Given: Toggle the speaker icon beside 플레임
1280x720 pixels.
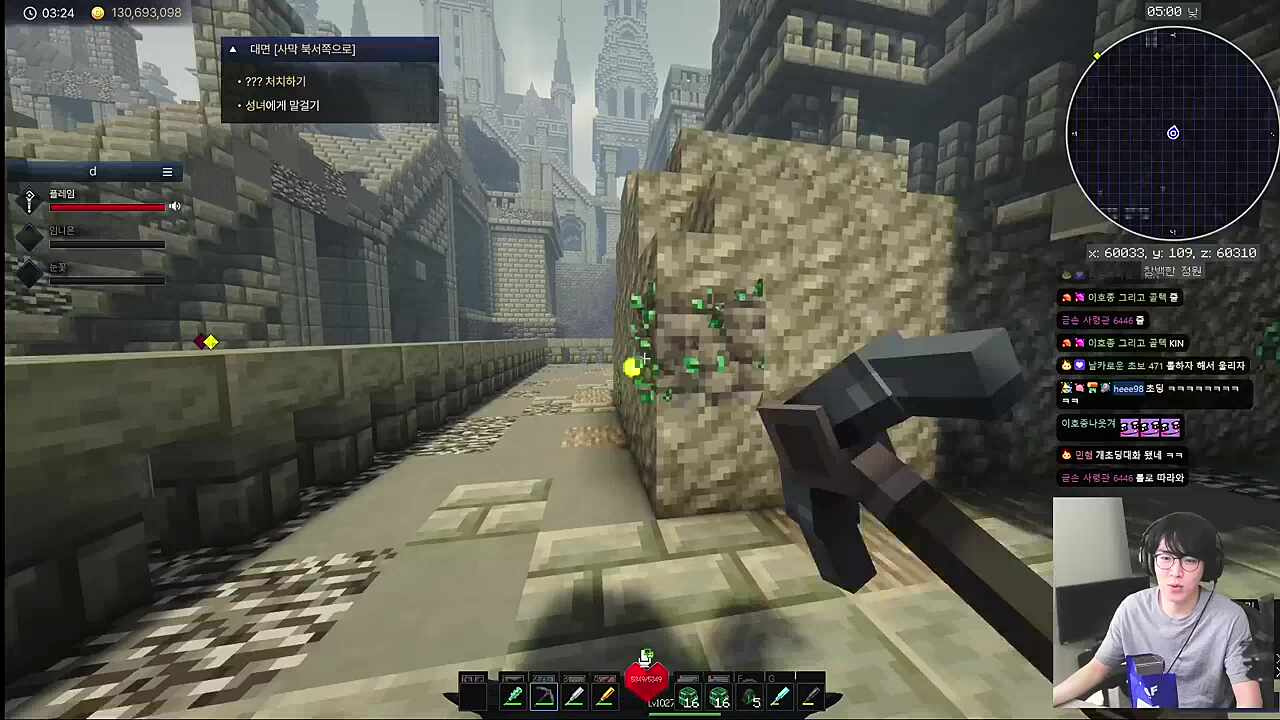Looking at the screenshot, I should pyautogui.click(x=175, y=206).
